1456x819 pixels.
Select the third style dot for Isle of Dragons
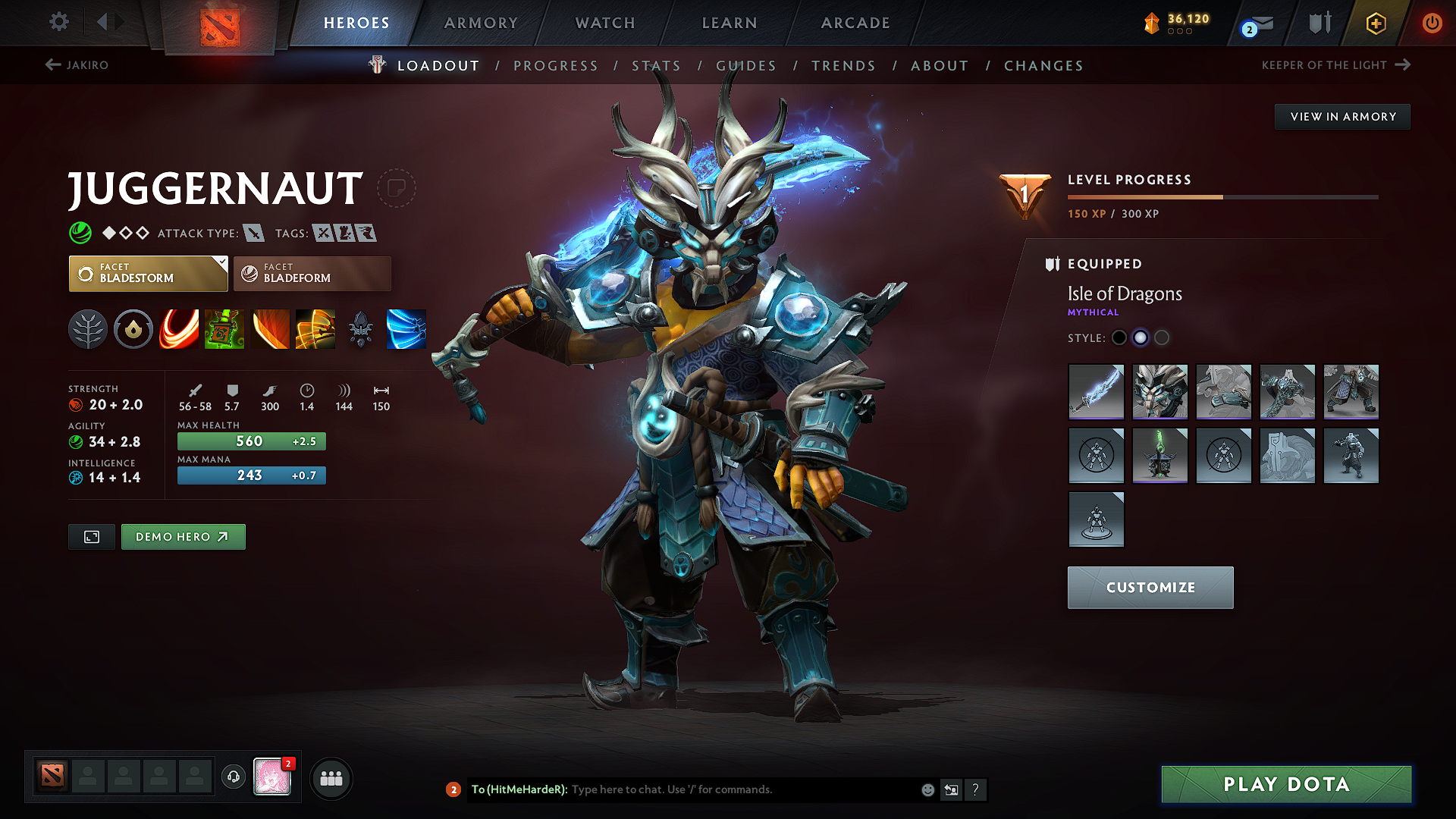[x=1162, y=338]
